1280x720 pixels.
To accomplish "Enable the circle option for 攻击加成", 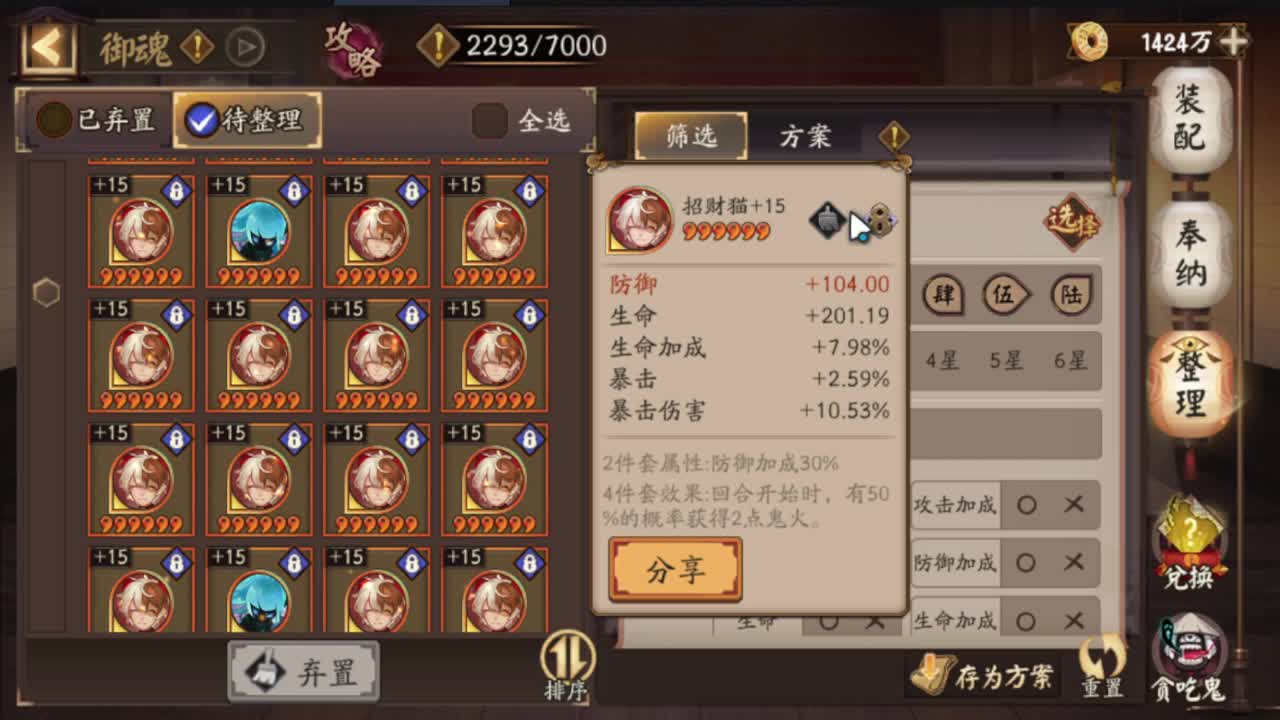I will (1027, 506).
